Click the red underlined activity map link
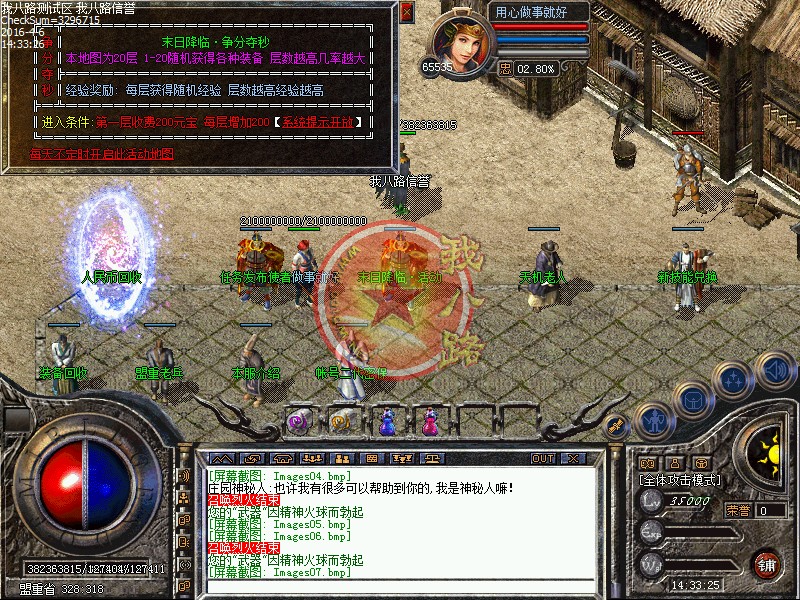Screen dimensions: 800x600 102,154
